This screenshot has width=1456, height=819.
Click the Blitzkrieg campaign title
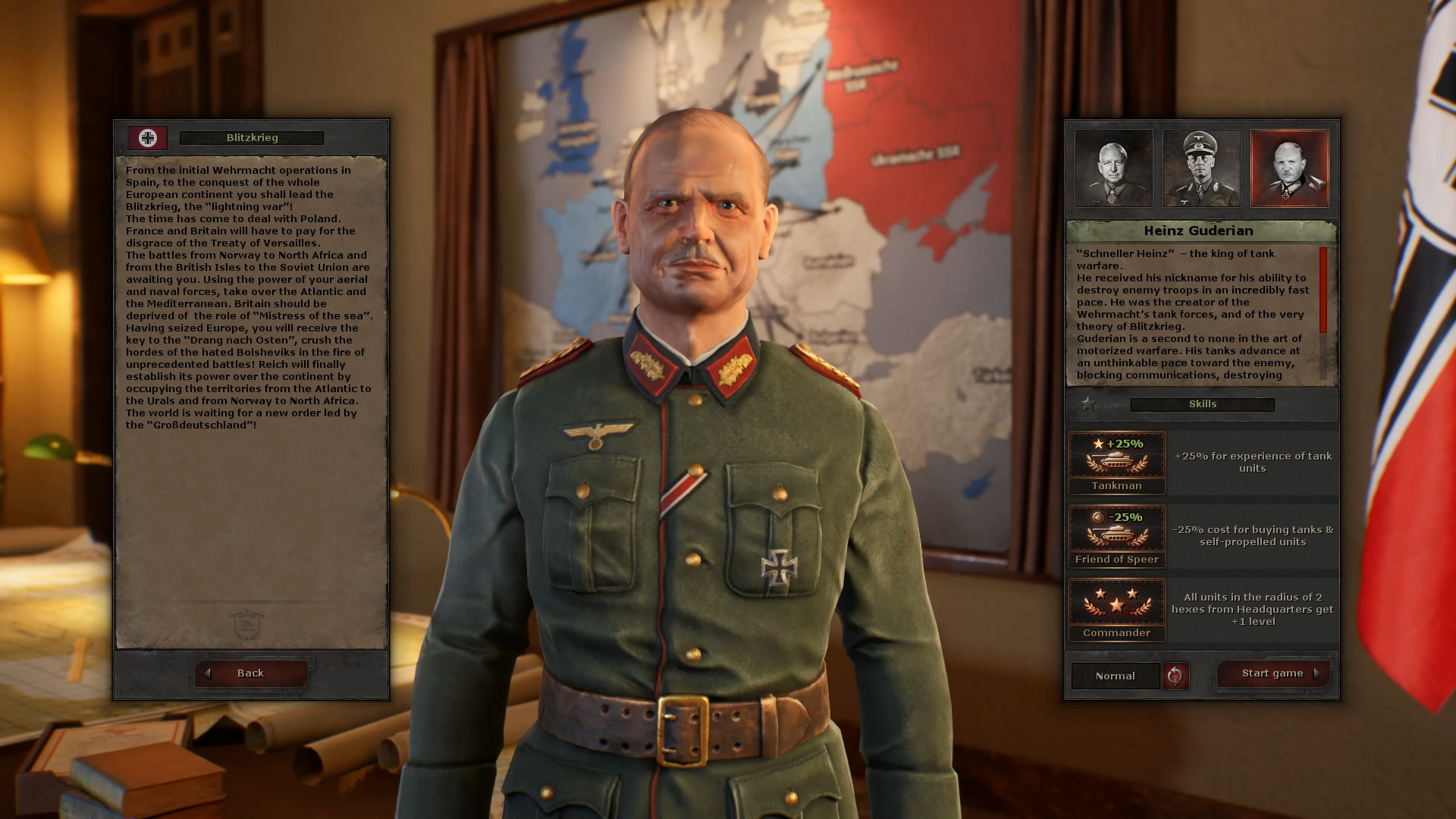tap(250, 137)
